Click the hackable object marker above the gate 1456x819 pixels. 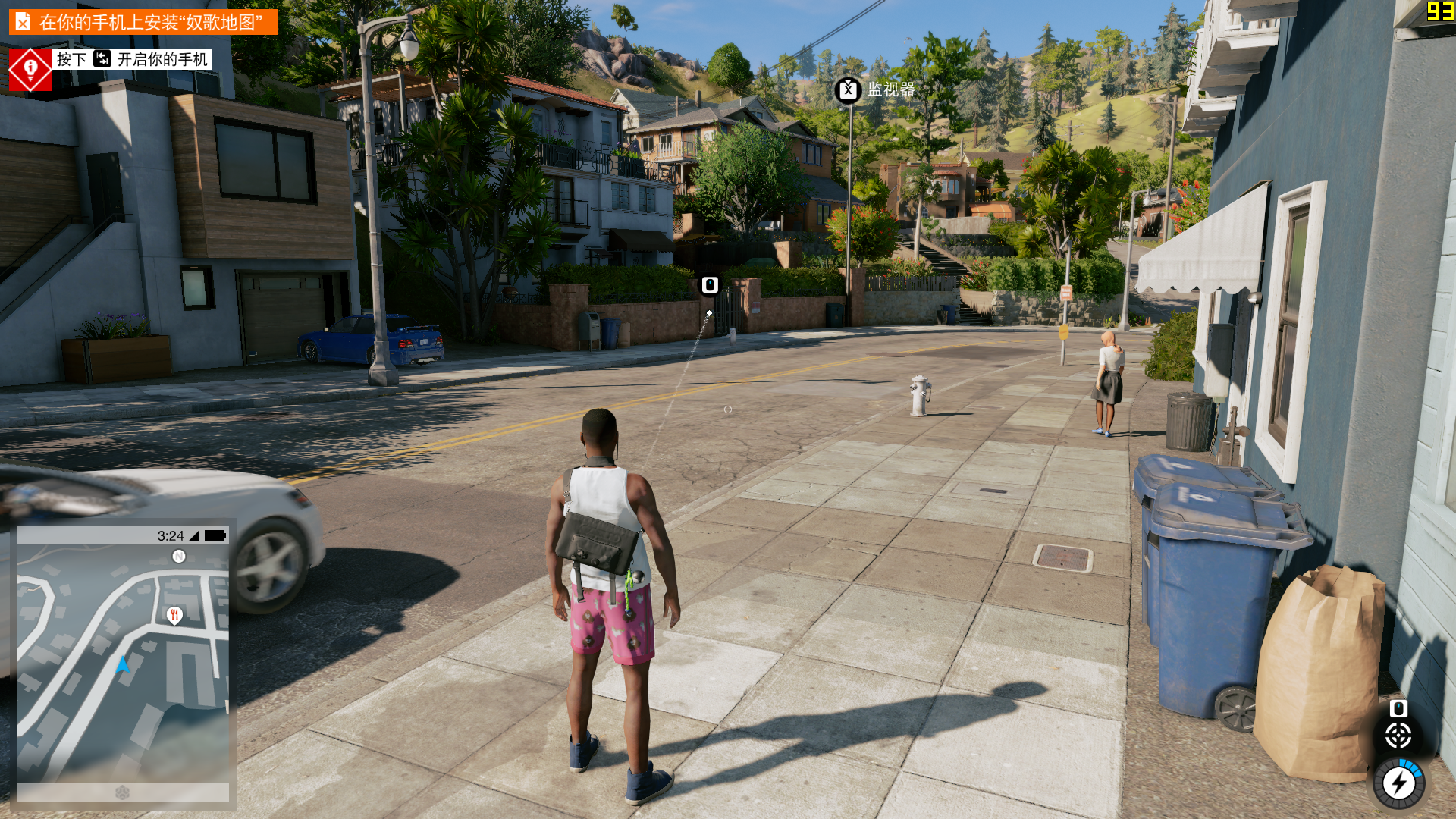pyautogui.click(x=710, y=285)
